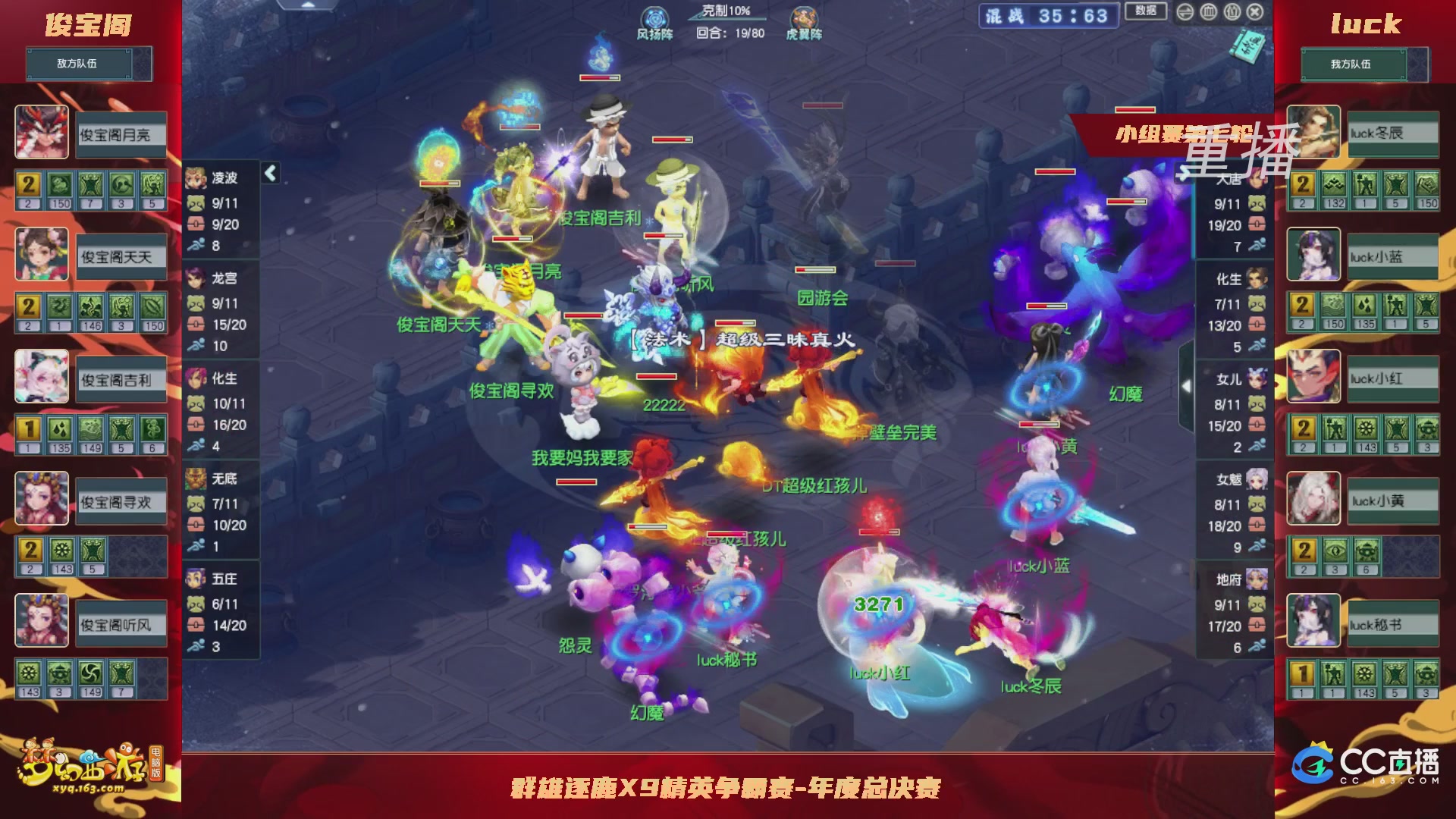Collapse the left battle stats panel
The height and width of the screenshot is (819, 1456).
[269, 172]
